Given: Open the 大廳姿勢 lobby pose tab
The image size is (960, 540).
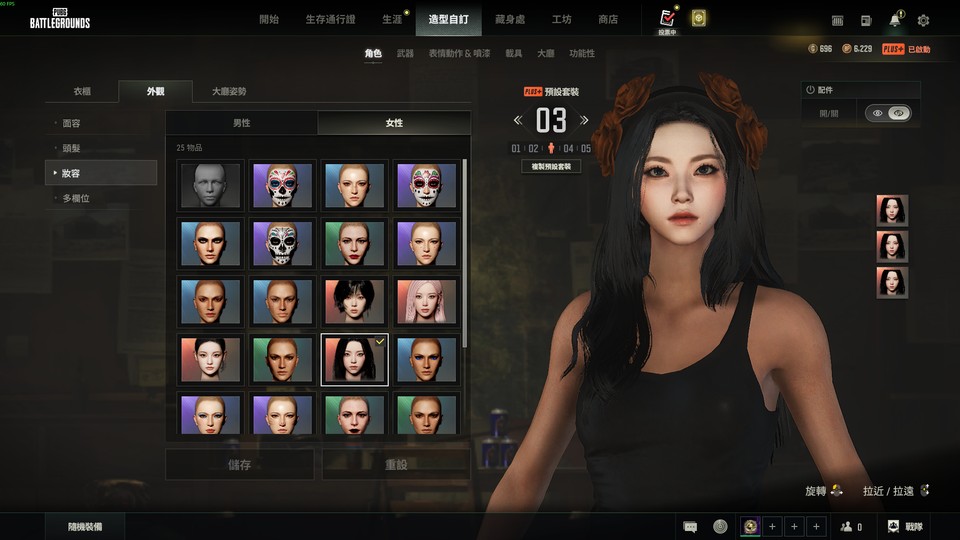Looking at the screenshot, I should pyautogui.click(x=229, y=91).
